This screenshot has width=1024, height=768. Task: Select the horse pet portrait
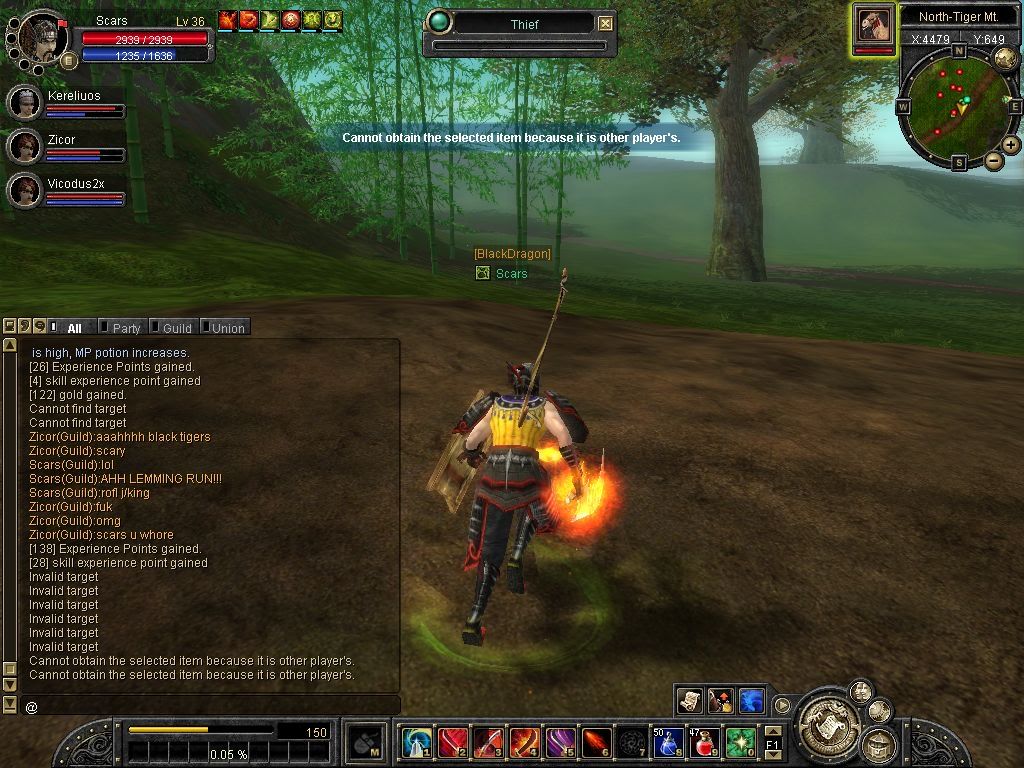click(873, 25)
